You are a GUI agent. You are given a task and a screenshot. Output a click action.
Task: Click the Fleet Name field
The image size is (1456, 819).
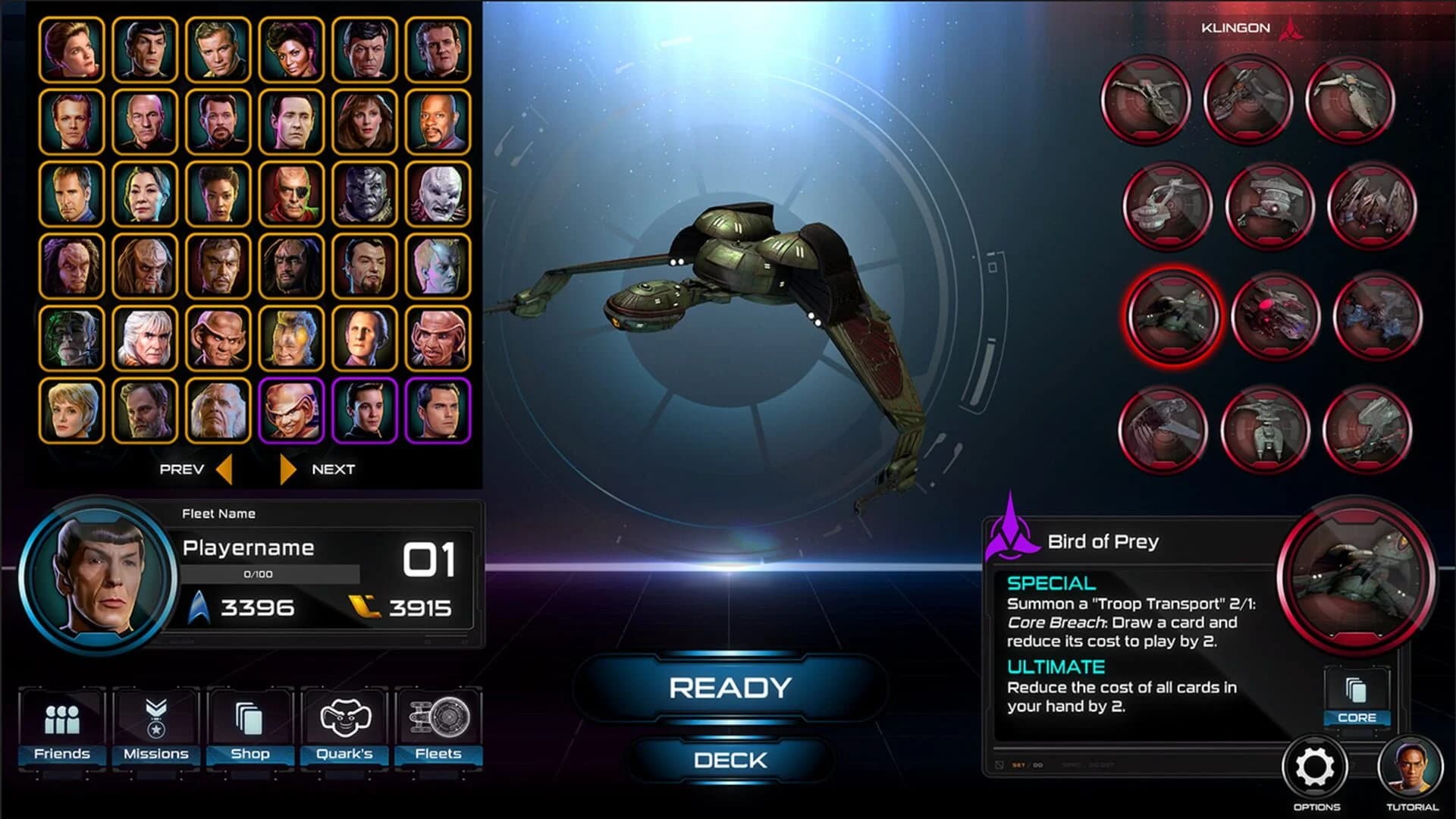click(x=218, y=513)
